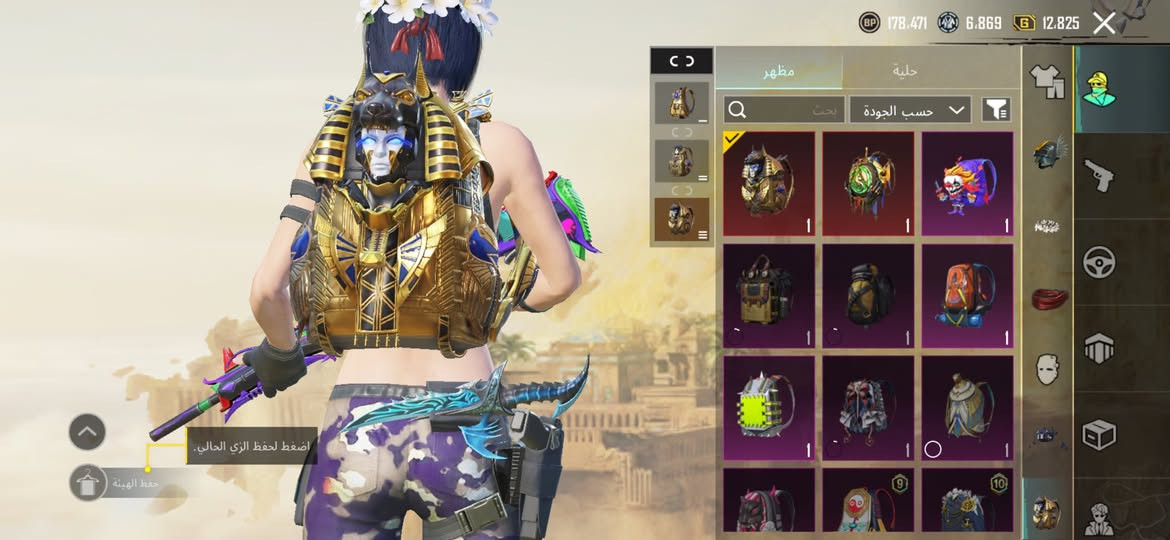Open the red scarf subcategory

(1047, 298)
